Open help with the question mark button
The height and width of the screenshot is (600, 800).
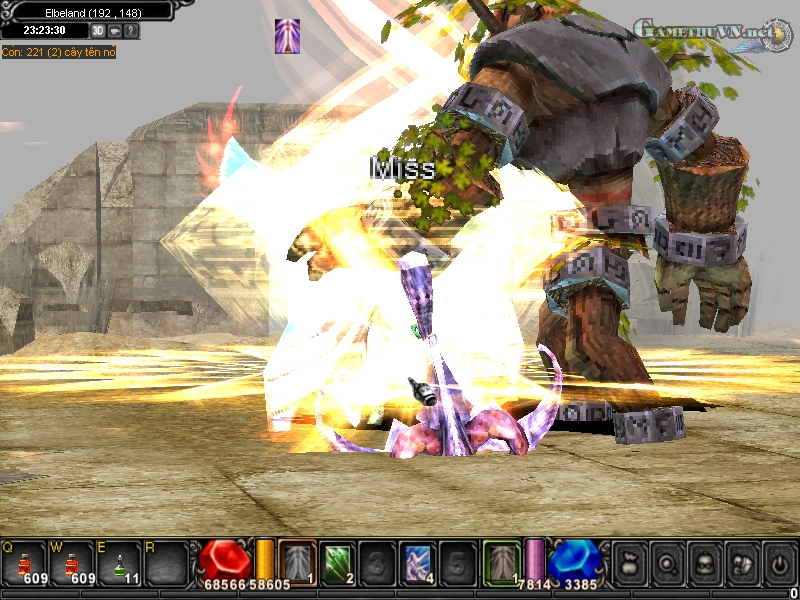(132, 31)
